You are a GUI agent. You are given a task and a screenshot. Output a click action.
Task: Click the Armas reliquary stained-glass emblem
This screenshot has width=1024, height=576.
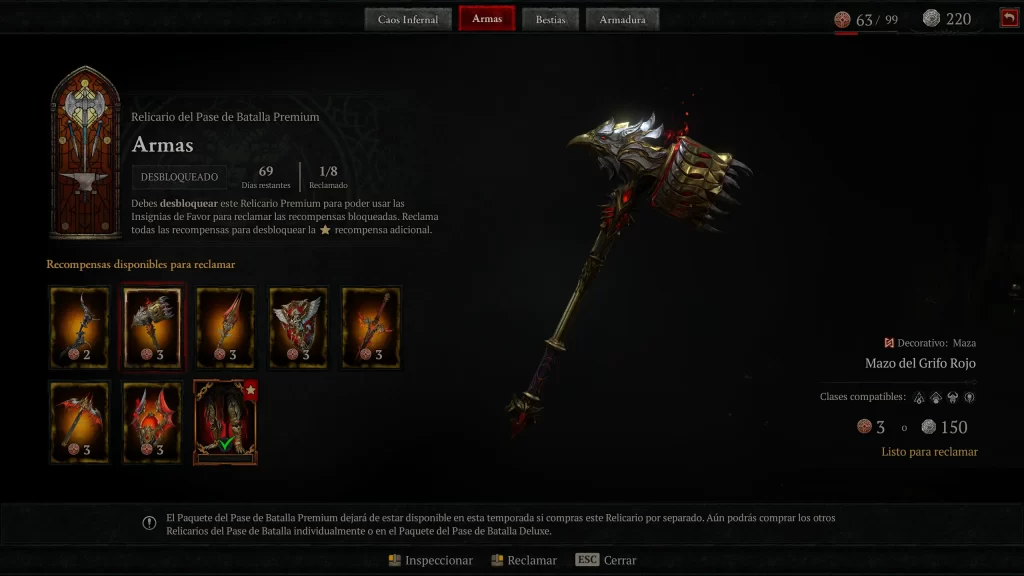pyautogui.click(x=85, y=152)
